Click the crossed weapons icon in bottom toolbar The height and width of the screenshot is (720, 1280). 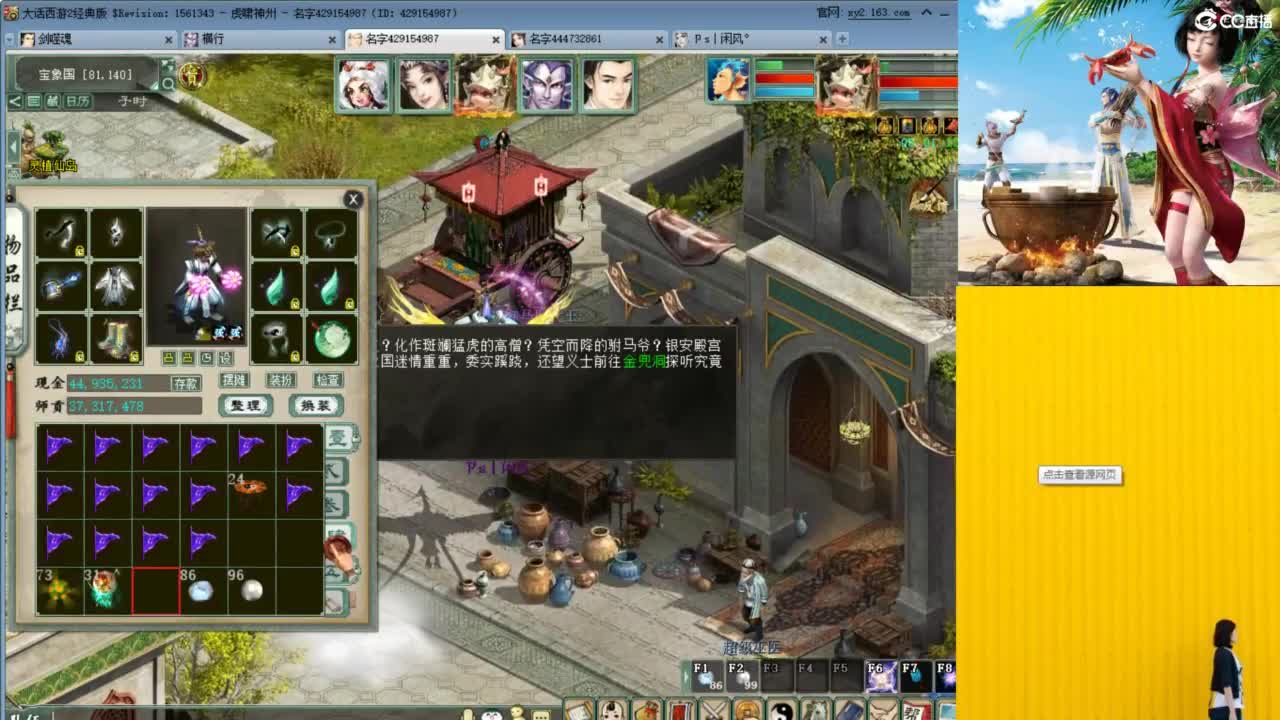click(712, 708)
